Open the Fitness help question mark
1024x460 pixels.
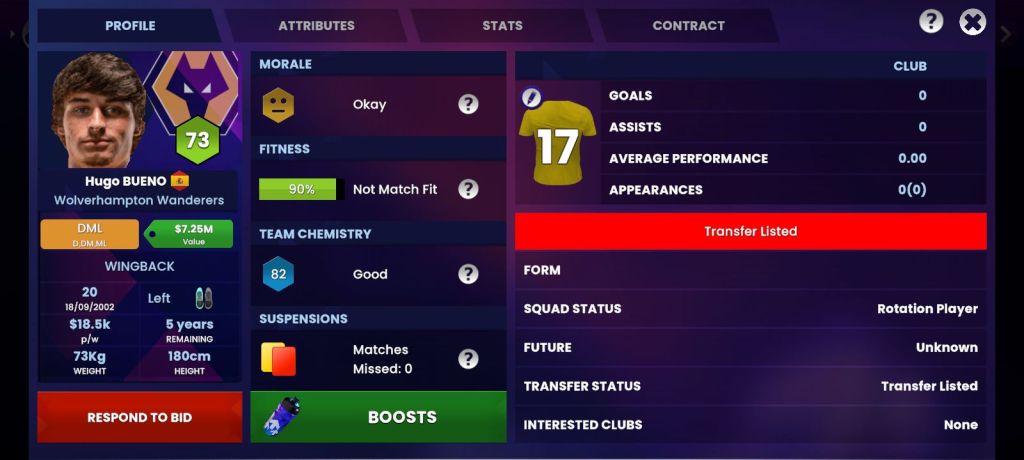click(x=468, y=189)
